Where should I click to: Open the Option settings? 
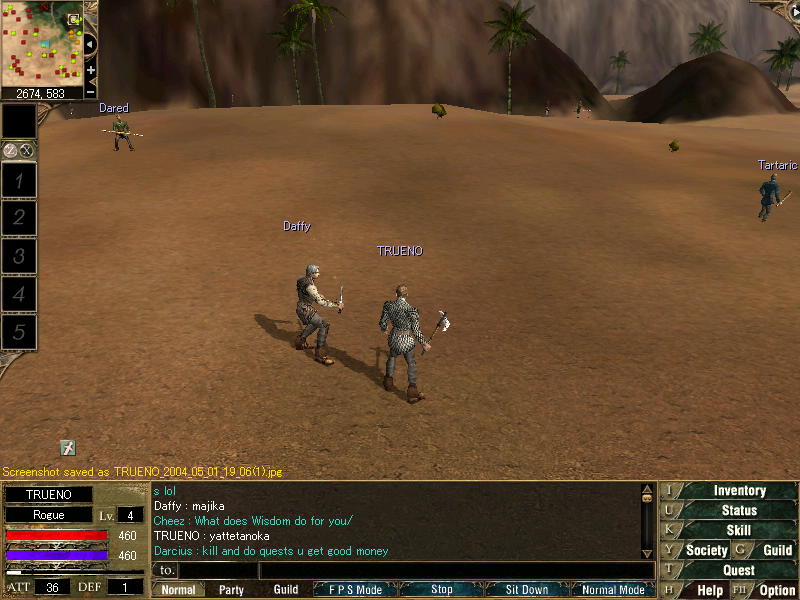(x=777, y=590)
